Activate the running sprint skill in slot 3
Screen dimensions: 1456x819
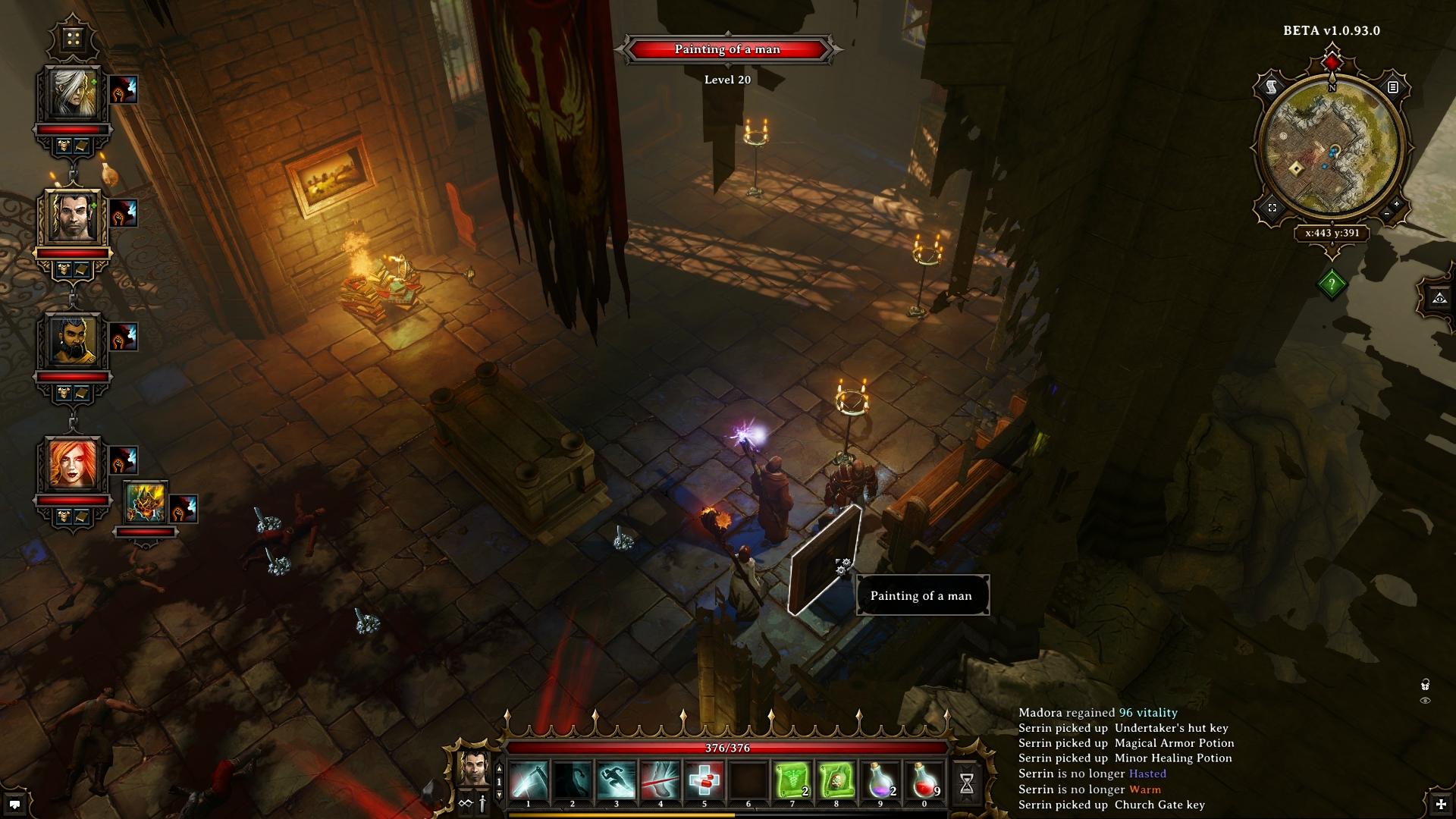coord(617,781)
